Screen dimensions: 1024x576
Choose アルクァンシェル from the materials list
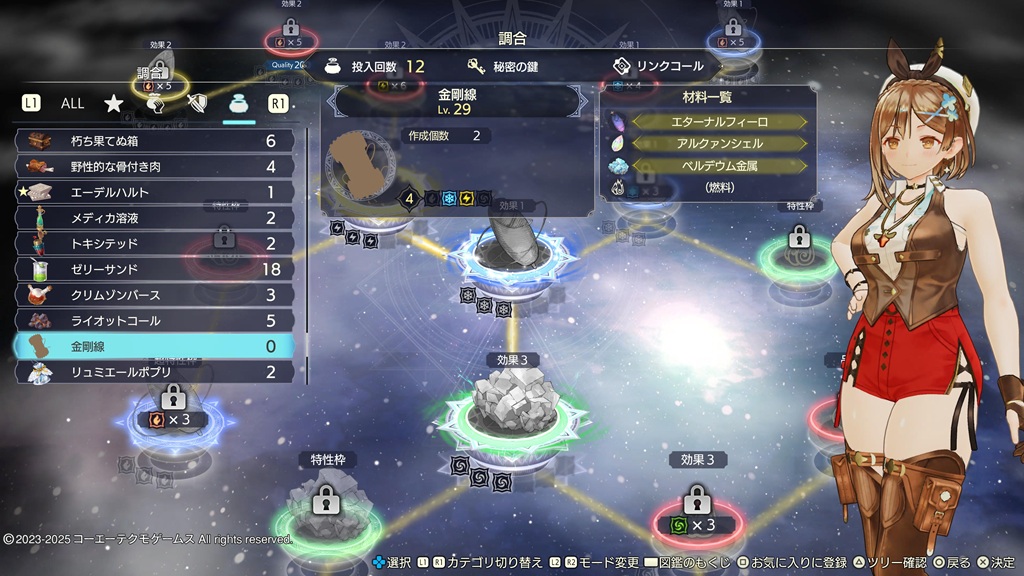coord(719,144)
